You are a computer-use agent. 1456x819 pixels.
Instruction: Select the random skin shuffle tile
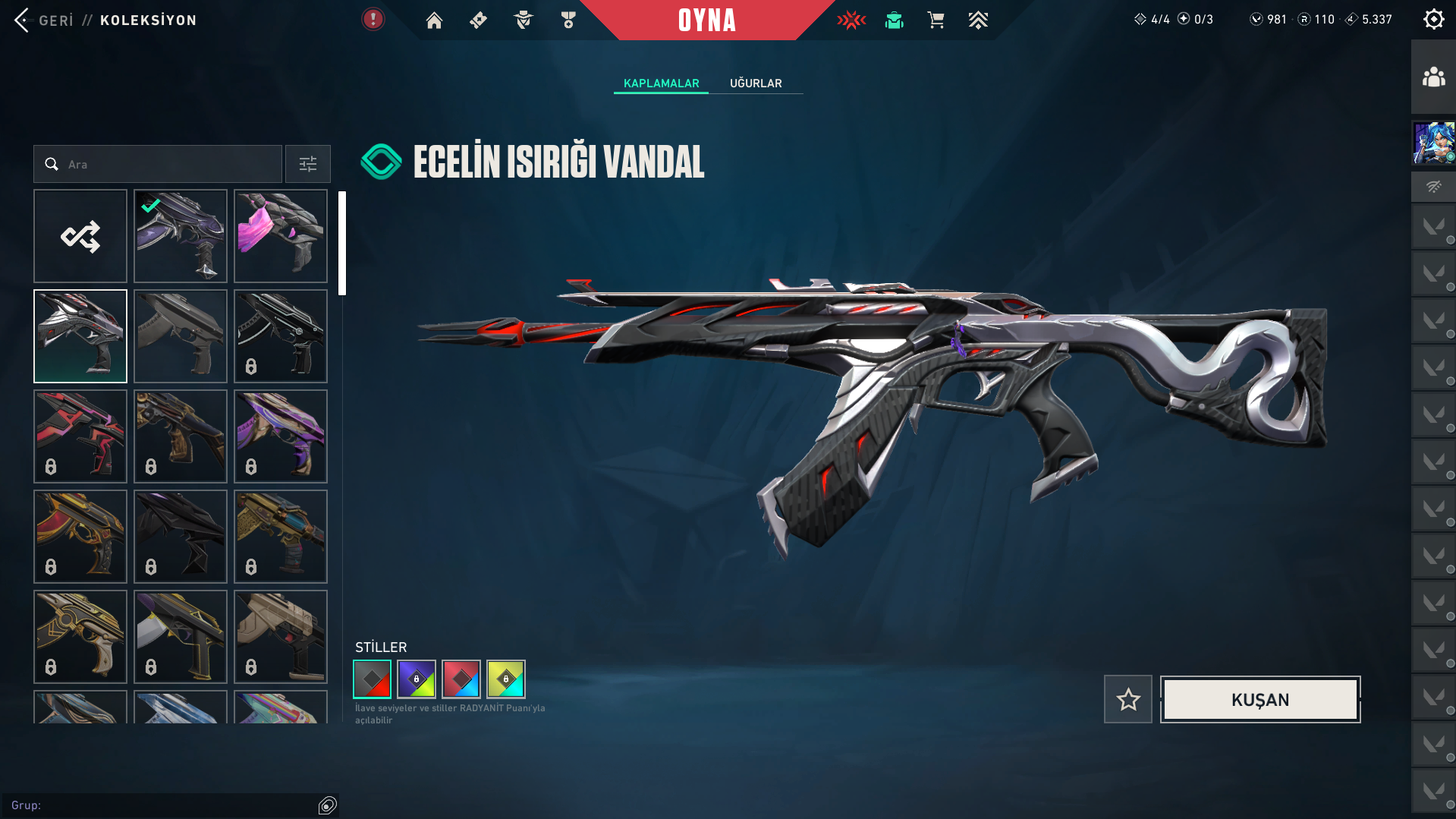(x=80, y=236)
